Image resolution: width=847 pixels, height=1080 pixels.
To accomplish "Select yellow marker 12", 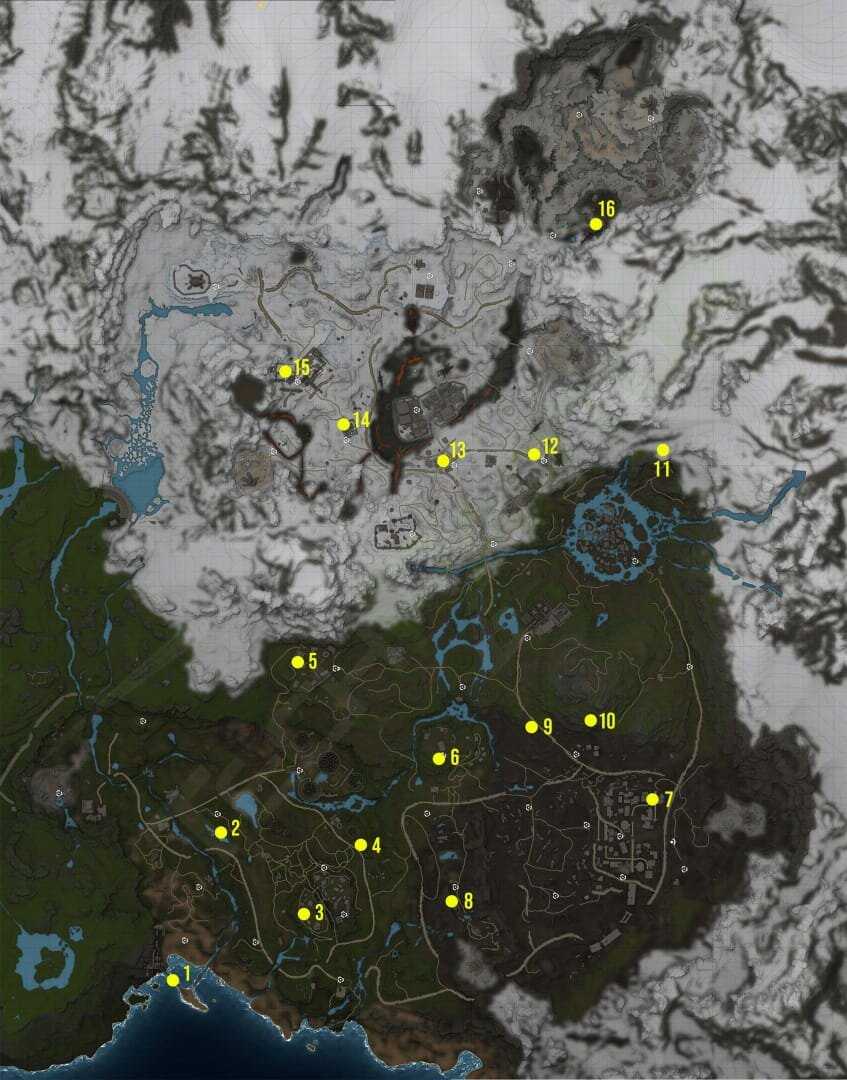I will point(534,454).
